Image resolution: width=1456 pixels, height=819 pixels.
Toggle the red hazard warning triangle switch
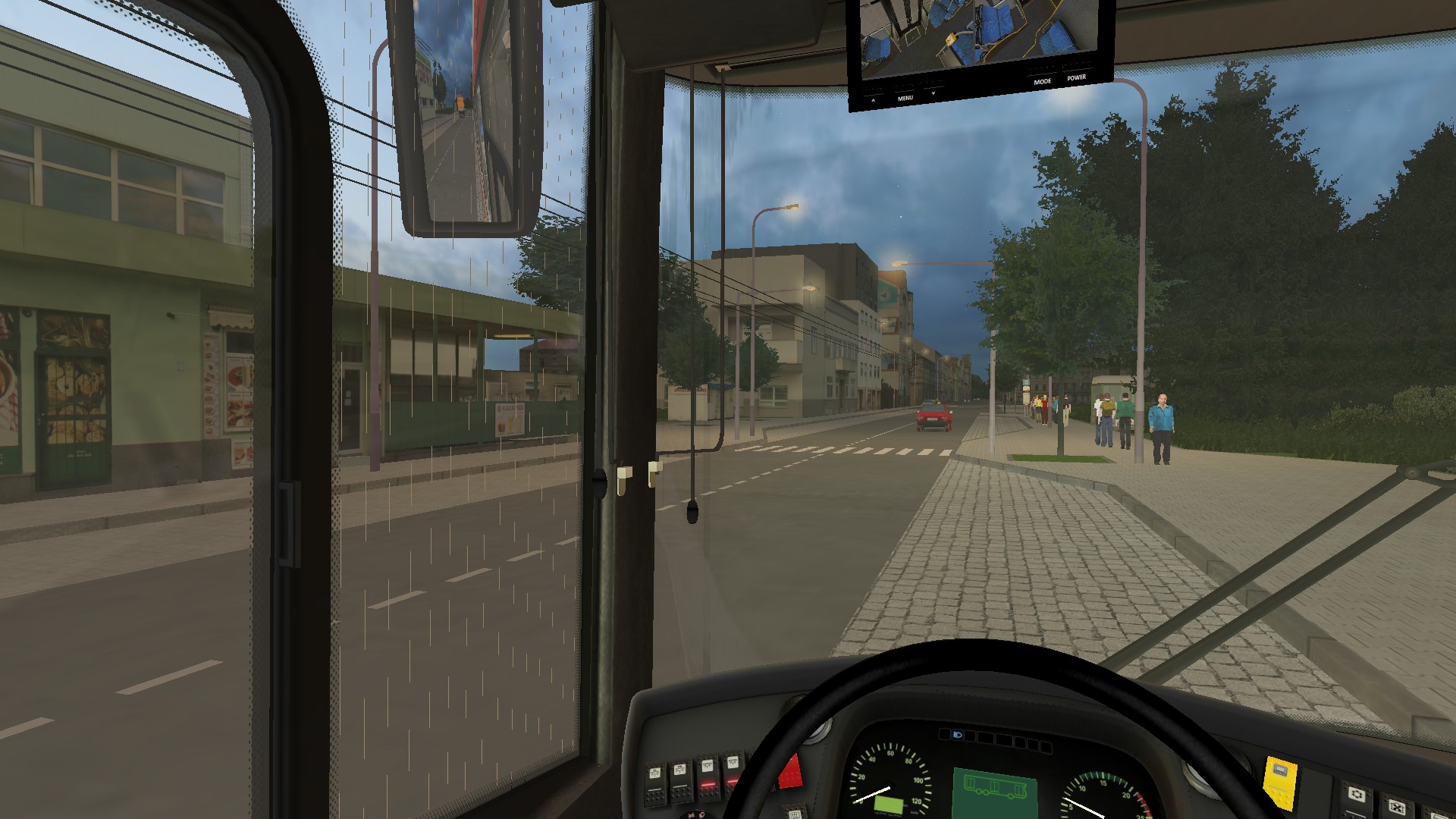789,771
